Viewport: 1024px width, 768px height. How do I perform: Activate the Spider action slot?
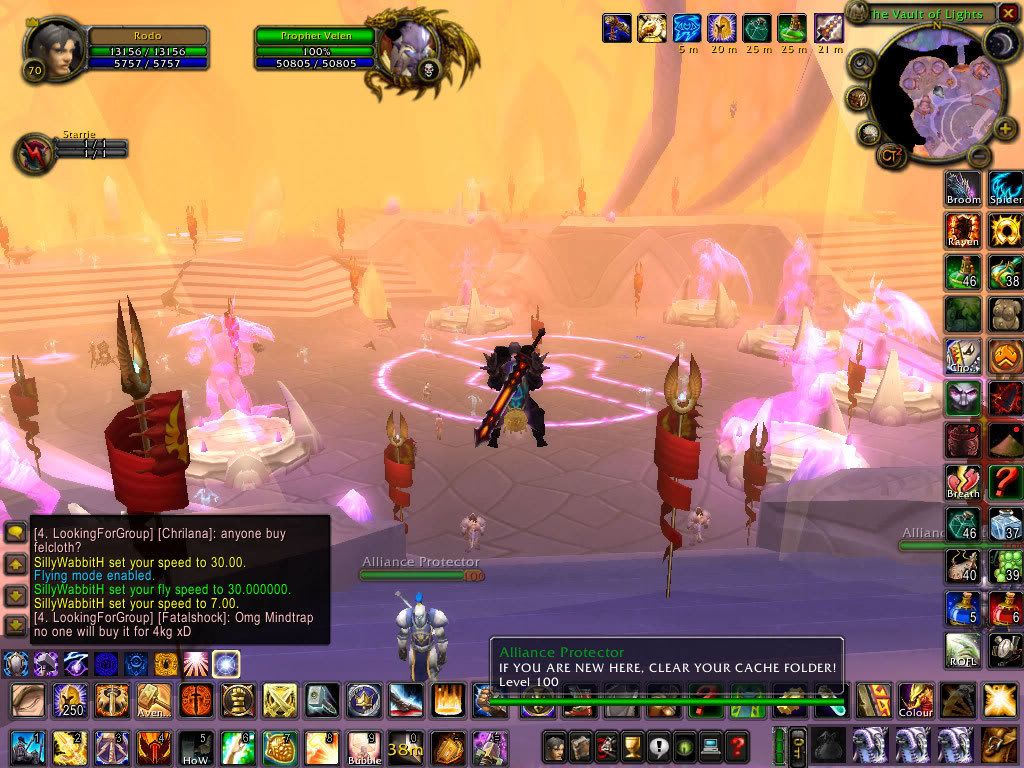point(1006,189)
